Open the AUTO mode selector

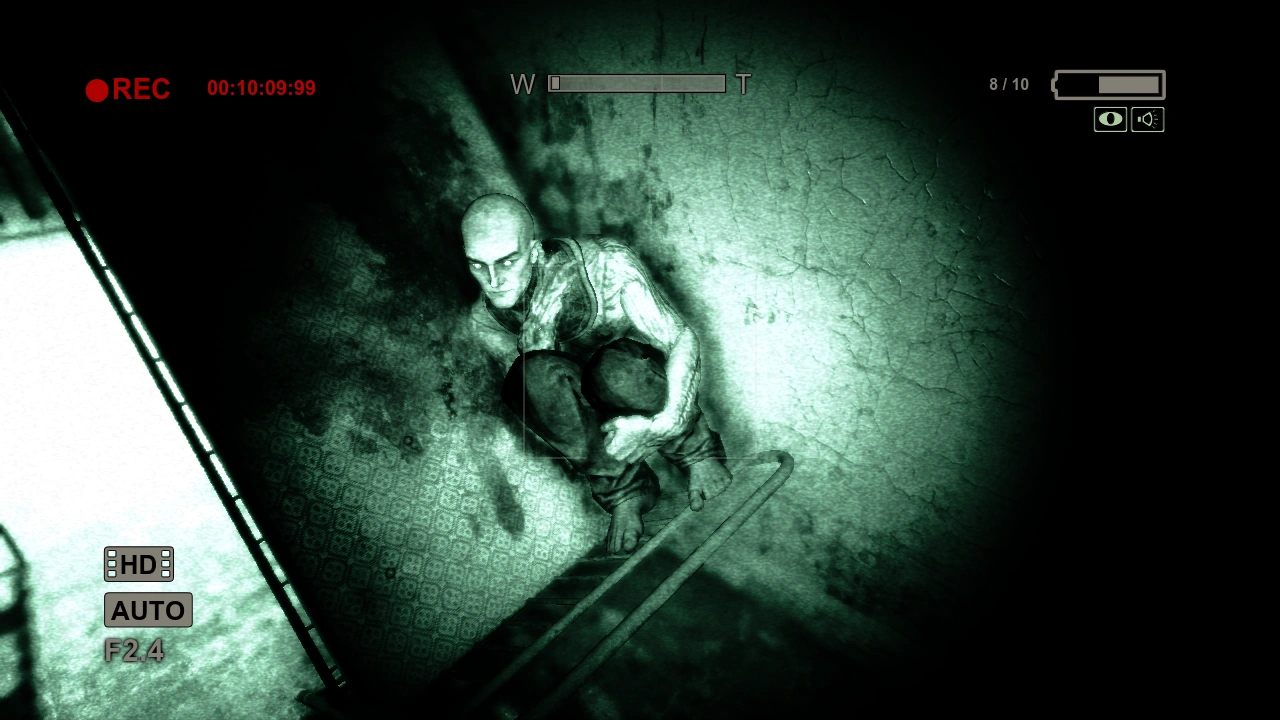click(147, 610)
